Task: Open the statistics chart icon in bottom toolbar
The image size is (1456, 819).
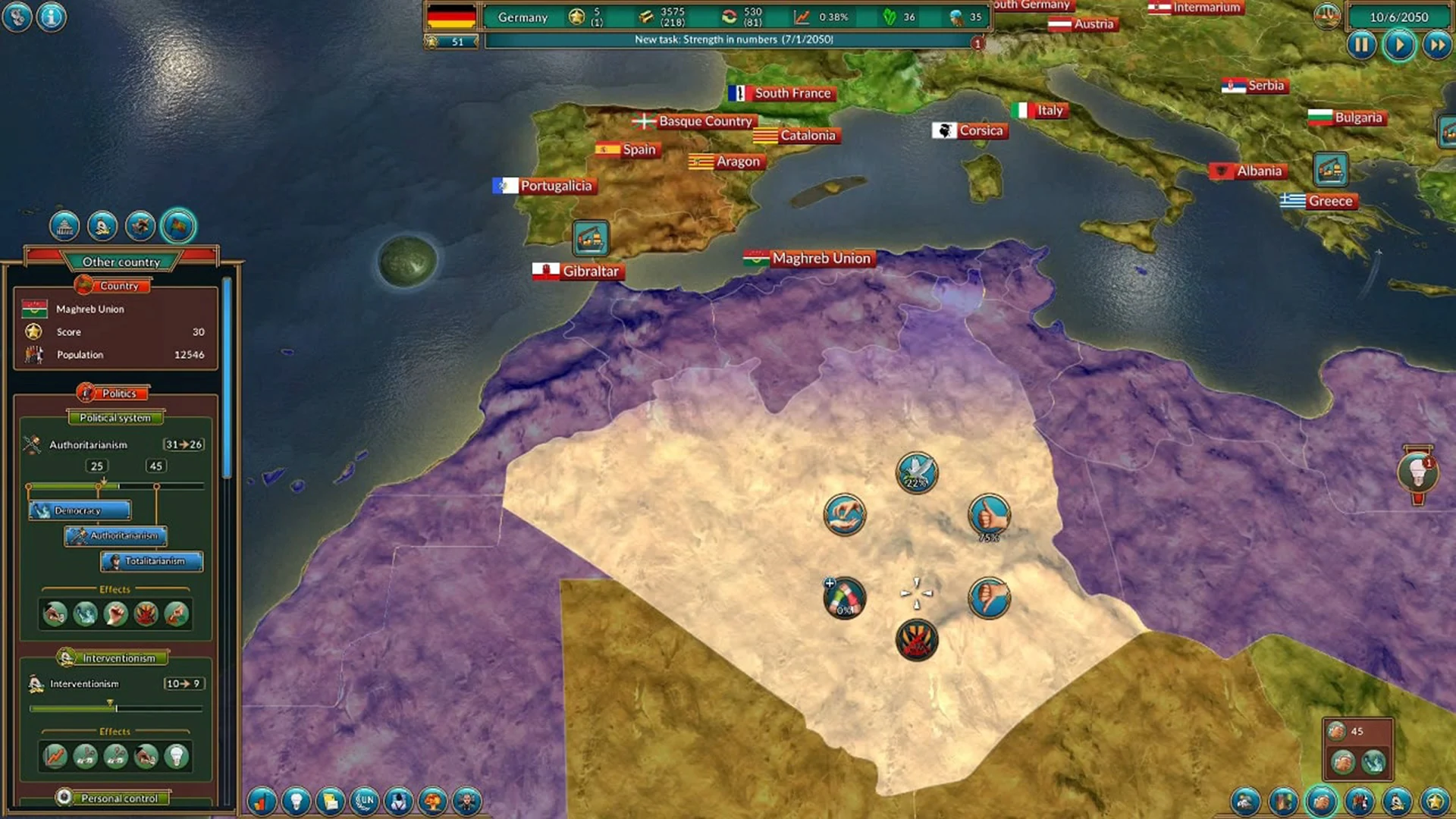Action: (262, 802)
